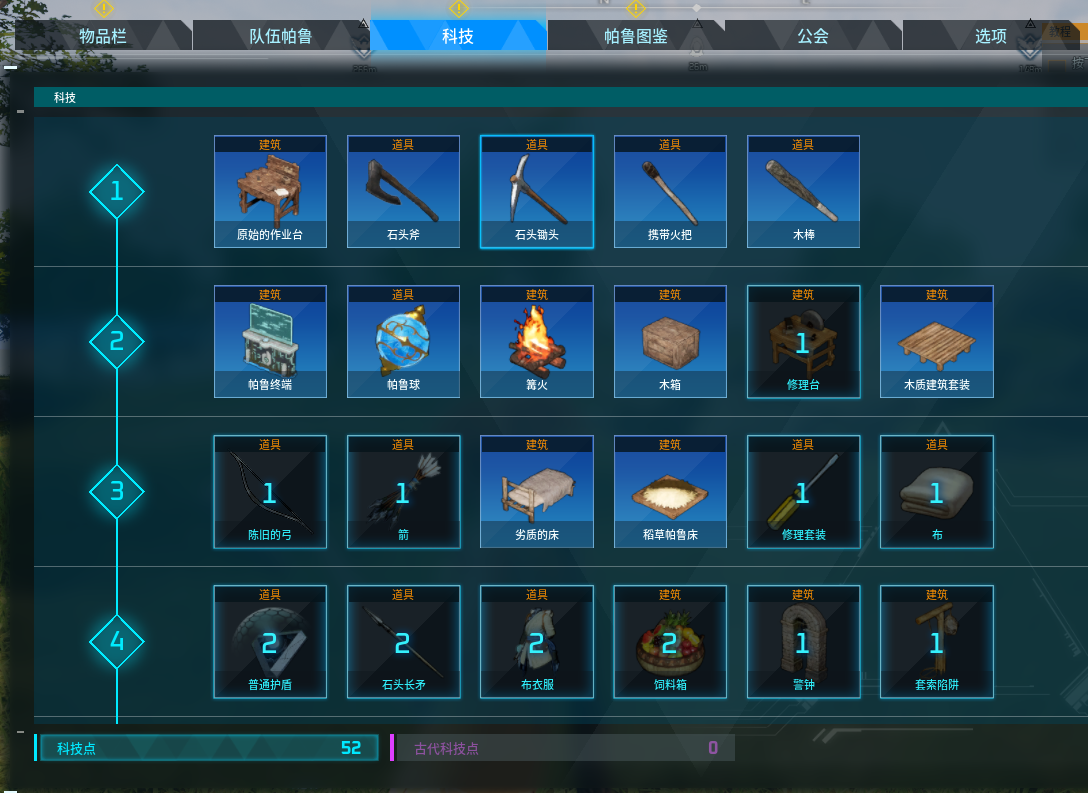Unlock the 套索陷阱 snare trap
This screenshot has height=793, width=1088.
pos(937,642)
